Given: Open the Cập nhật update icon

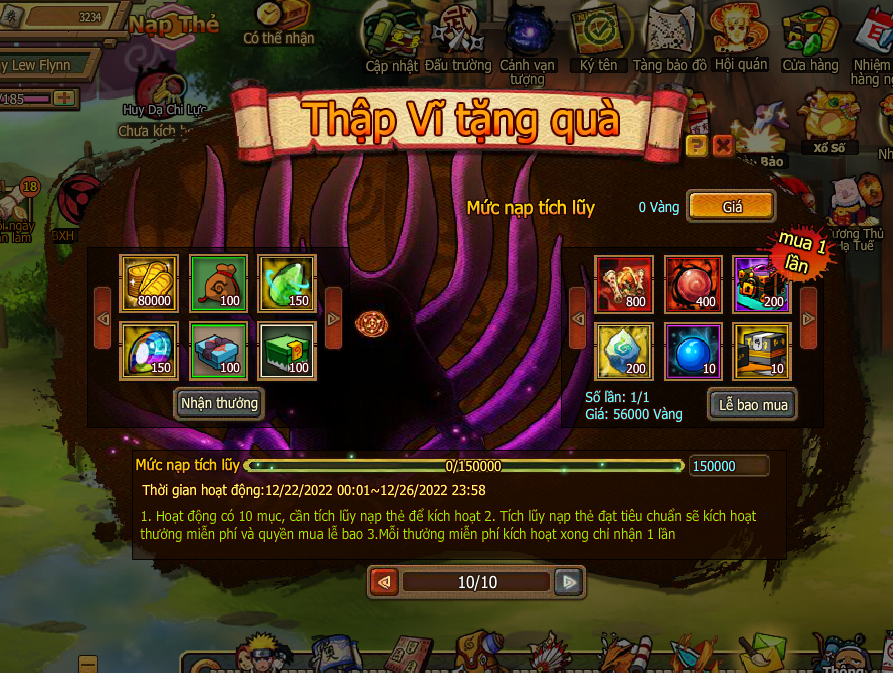Looking at the screenshot, I should [390, 38].
